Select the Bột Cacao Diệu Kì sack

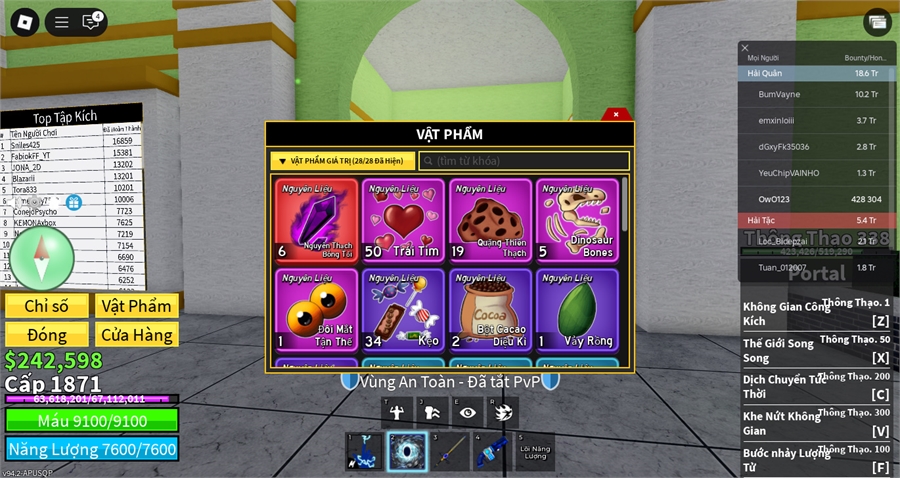coord(490,309)
